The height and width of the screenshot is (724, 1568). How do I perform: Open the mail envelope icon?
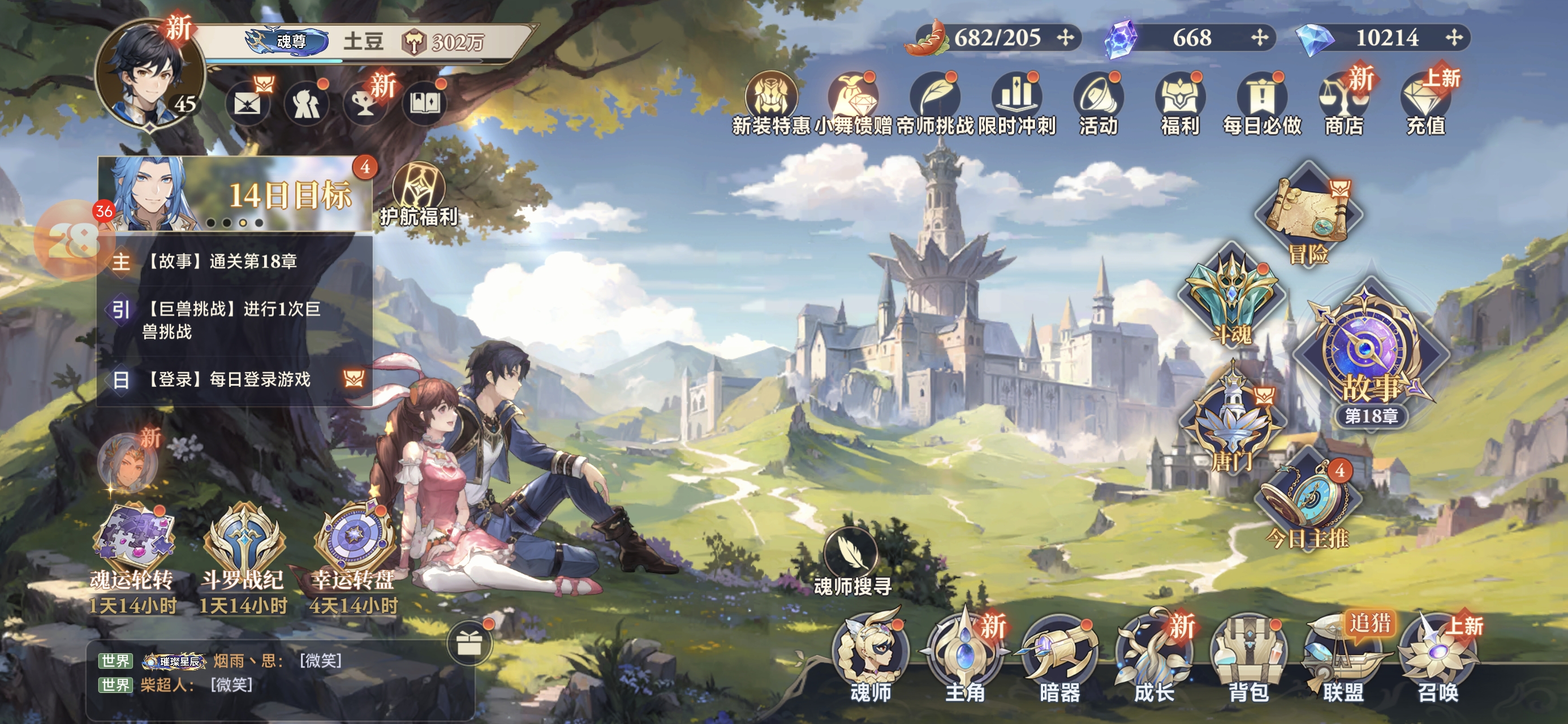(x=248, y=104)
